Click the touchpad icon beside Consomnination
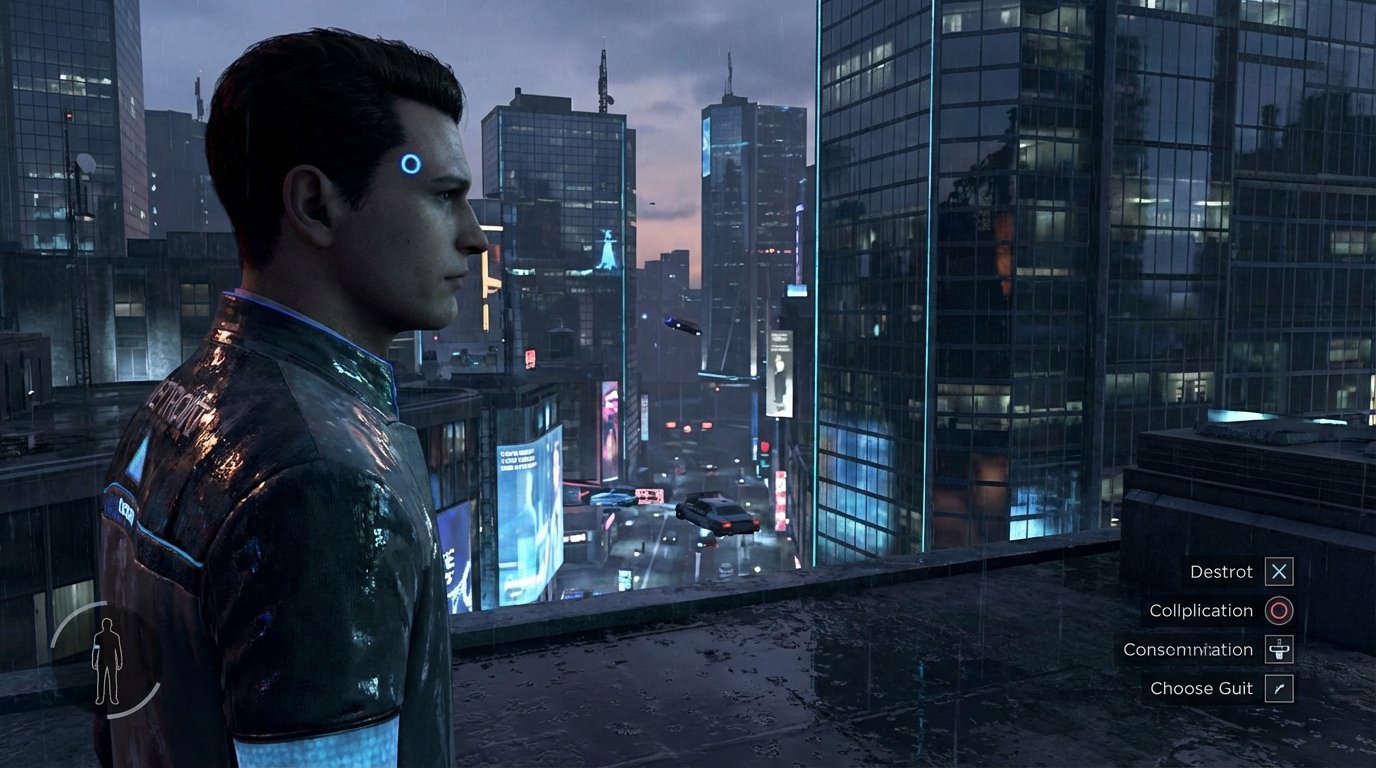Viewport: 1376px width, 768px height. pyautogui.click(x=1278, y=650)
